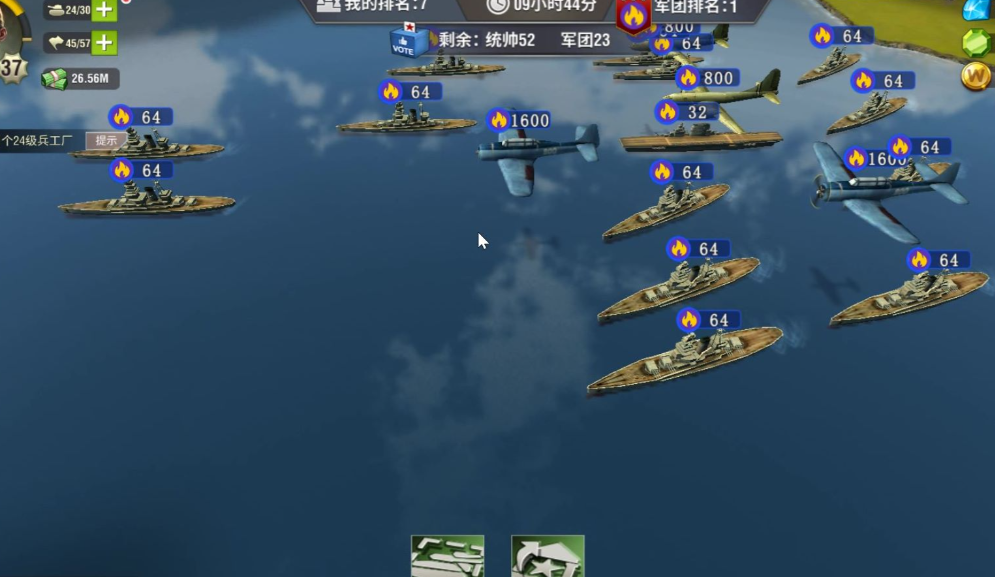
Task: Open the ship formation button at bottom
Action: (447, 556)
